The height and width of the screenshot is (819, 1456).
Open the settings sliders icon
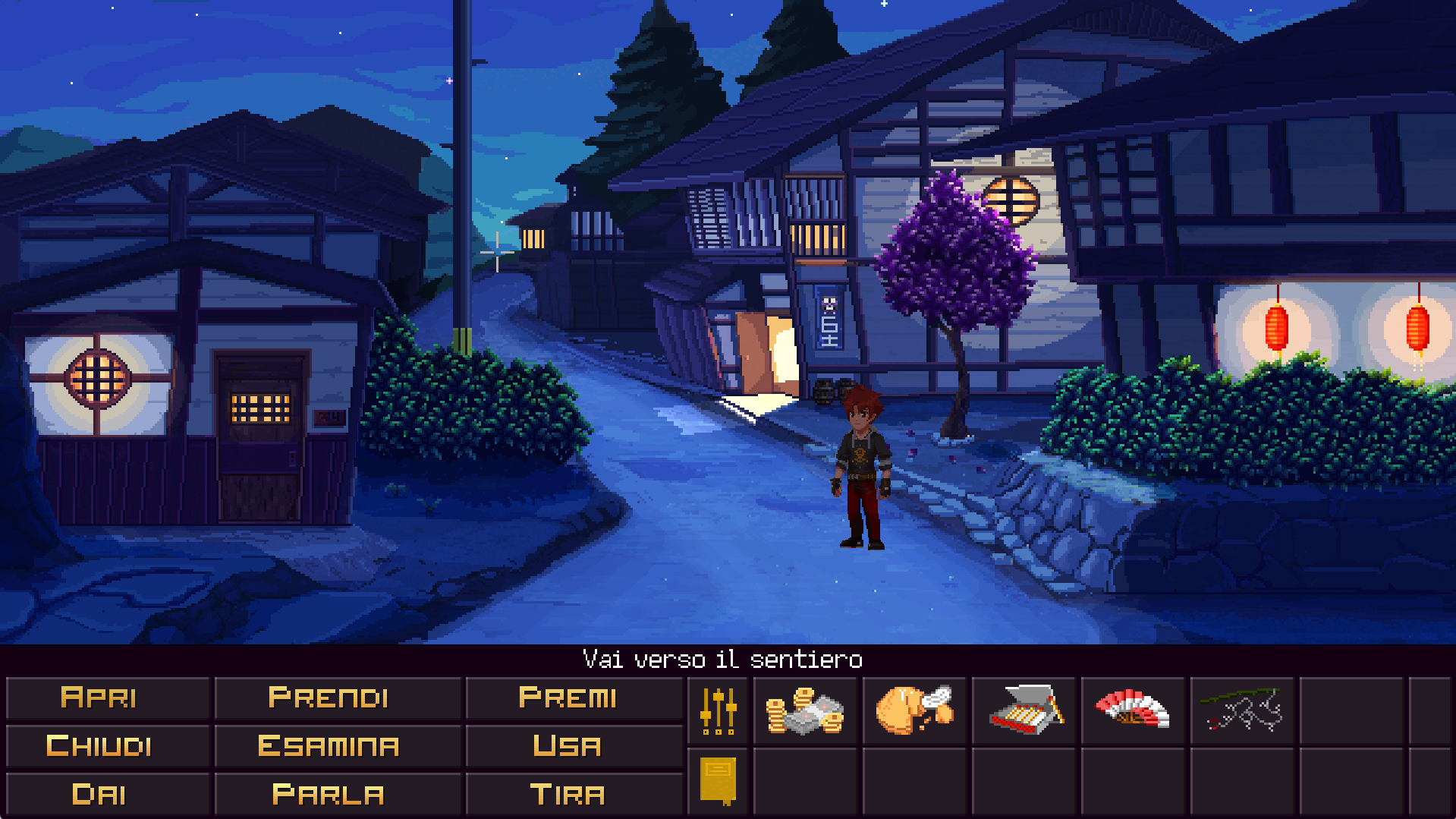click(718, 711)
